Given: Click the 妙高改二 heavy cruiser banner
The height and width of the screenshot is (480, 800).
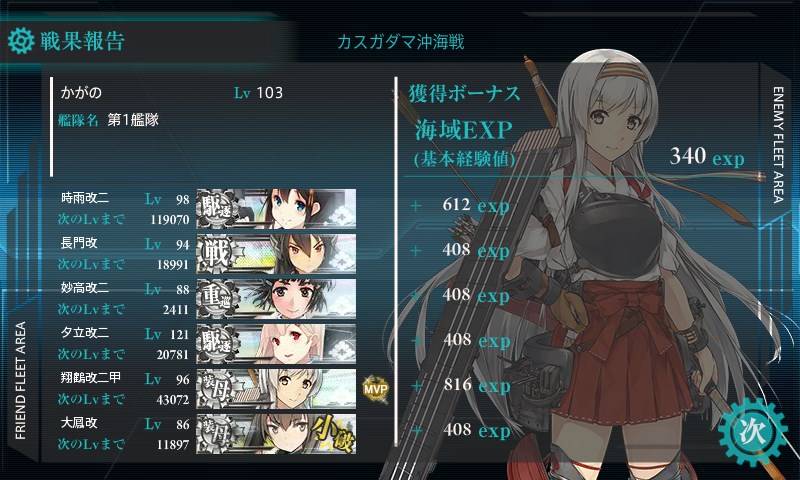Looking at the screenshot, I should tap(276, 297).
